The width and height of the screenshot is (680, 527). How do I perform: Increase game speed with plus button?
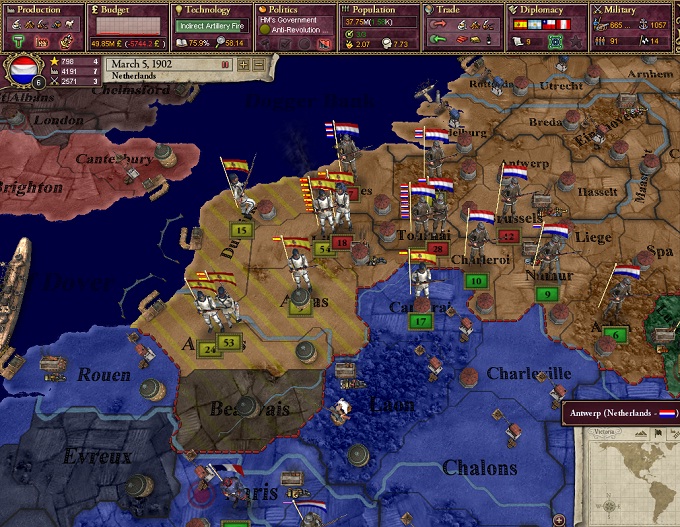[x=243, y=63]
